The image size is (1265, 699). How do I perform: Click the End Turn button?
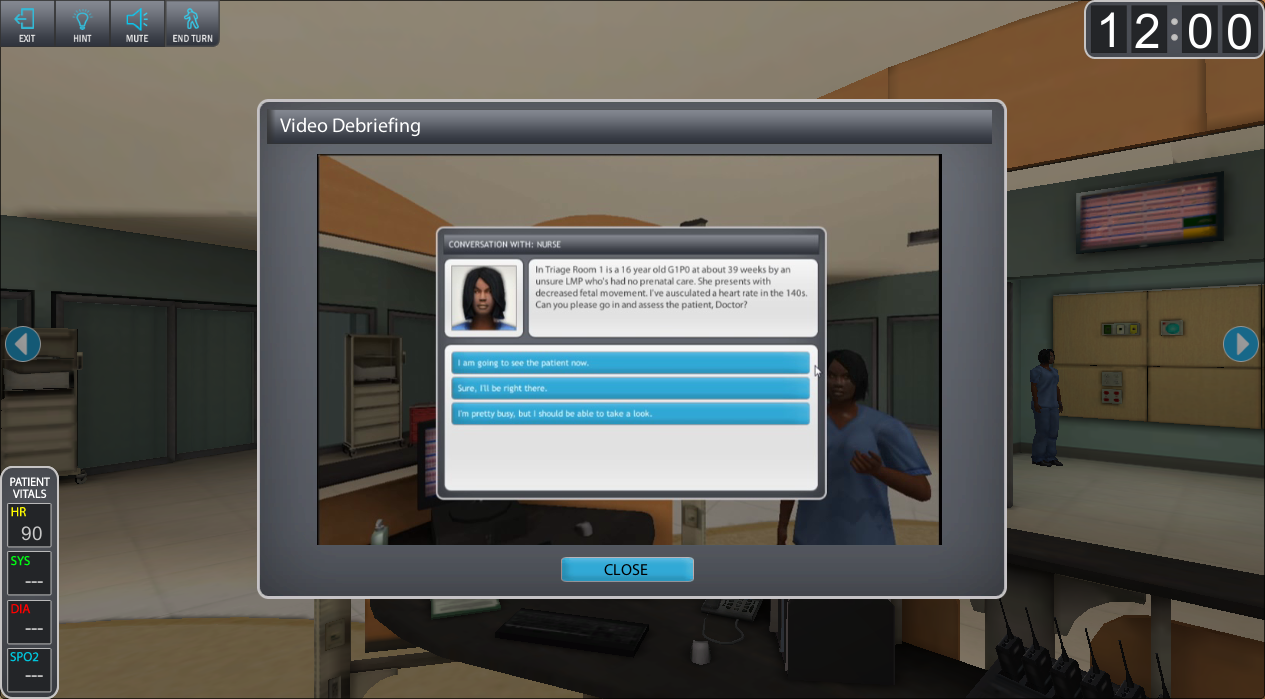click(192, 24)
